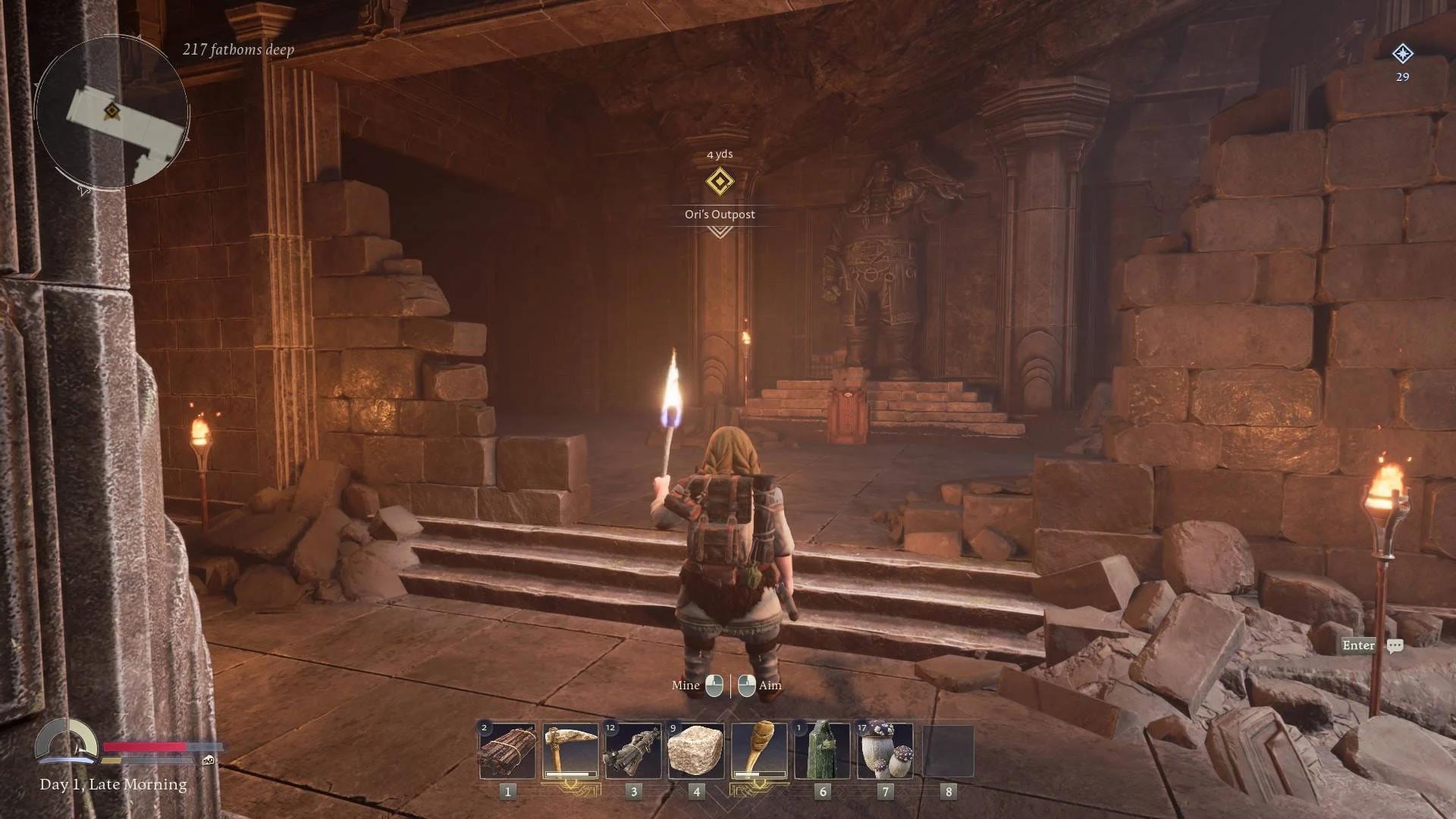Choose the stone block hotbar slot
Screen dimensions: 1456x819
[696, 751]
